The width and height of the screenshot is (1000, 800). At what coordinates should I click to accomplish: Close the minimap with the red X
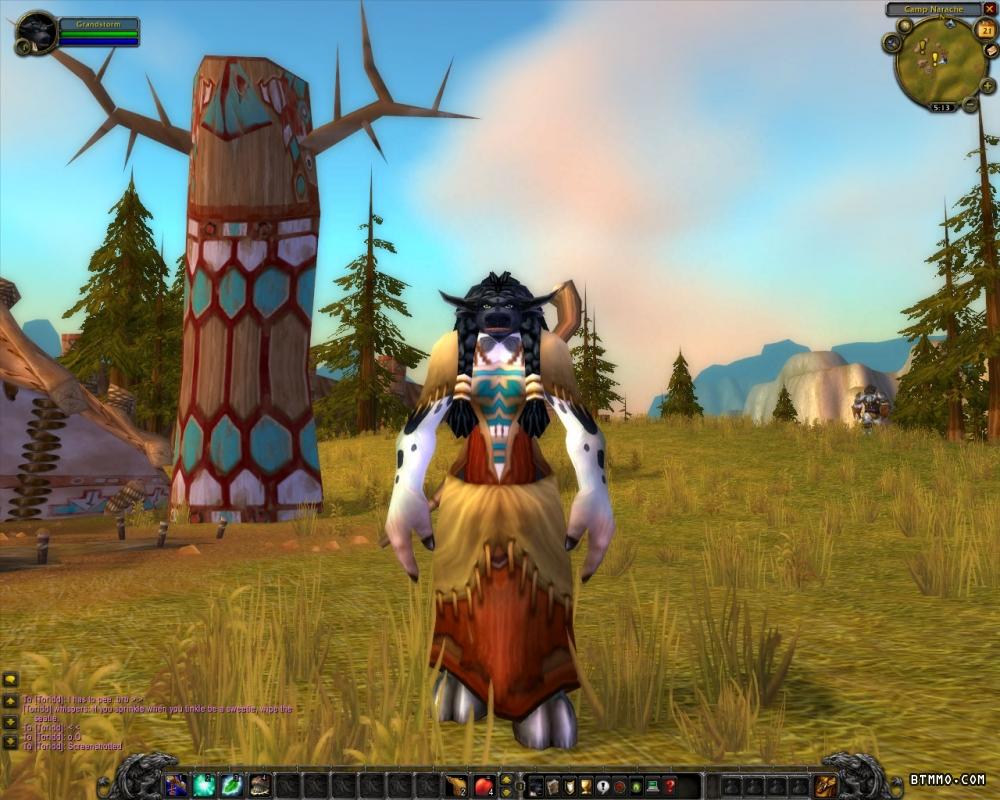pyautogui.click(x=990, y=9)
